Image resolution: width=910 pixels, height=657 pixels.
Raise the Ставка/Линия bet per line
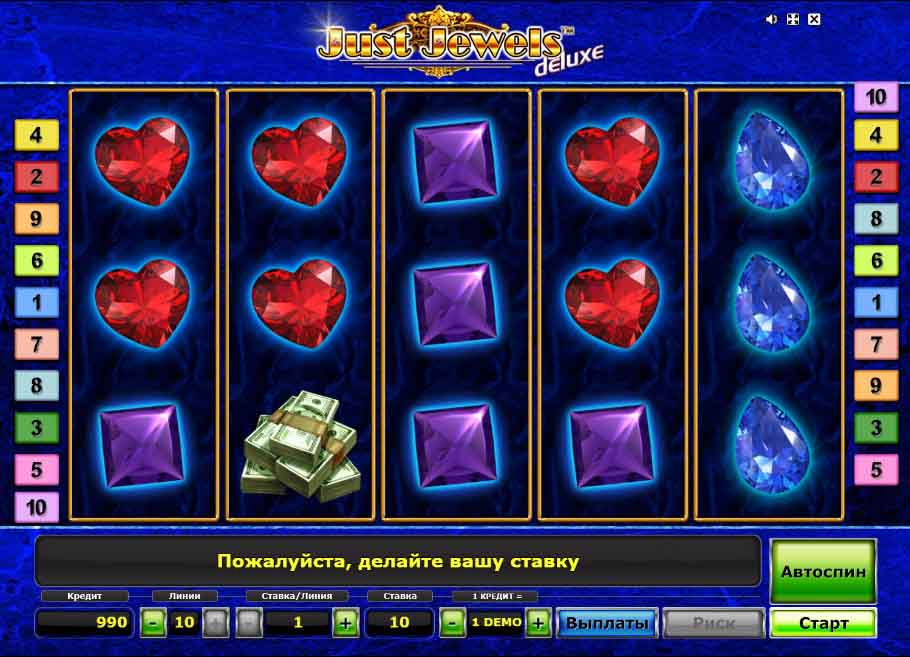(x=346, y=623)
